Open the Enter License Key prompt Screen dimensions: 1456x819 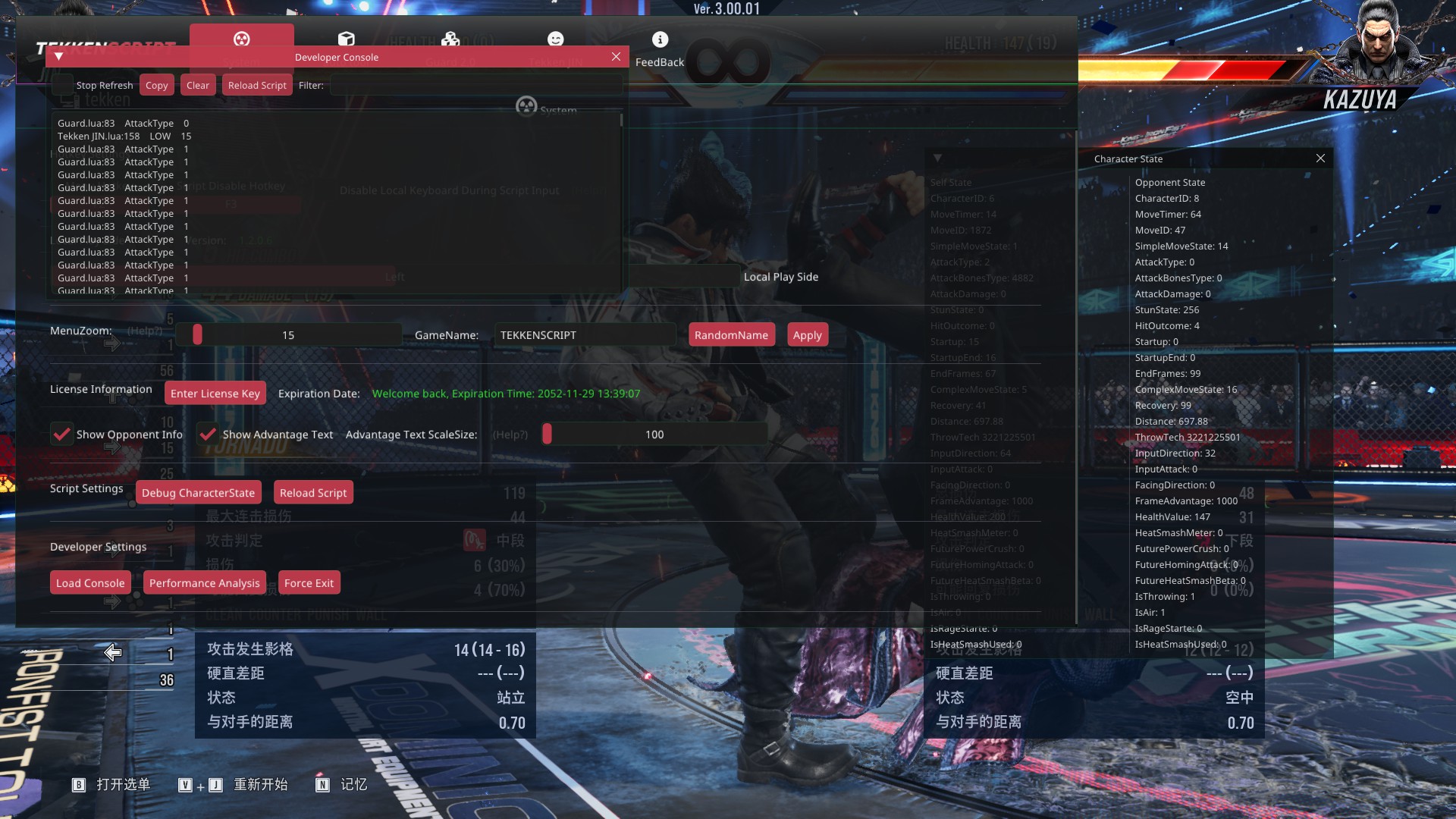tap(215, 393)
